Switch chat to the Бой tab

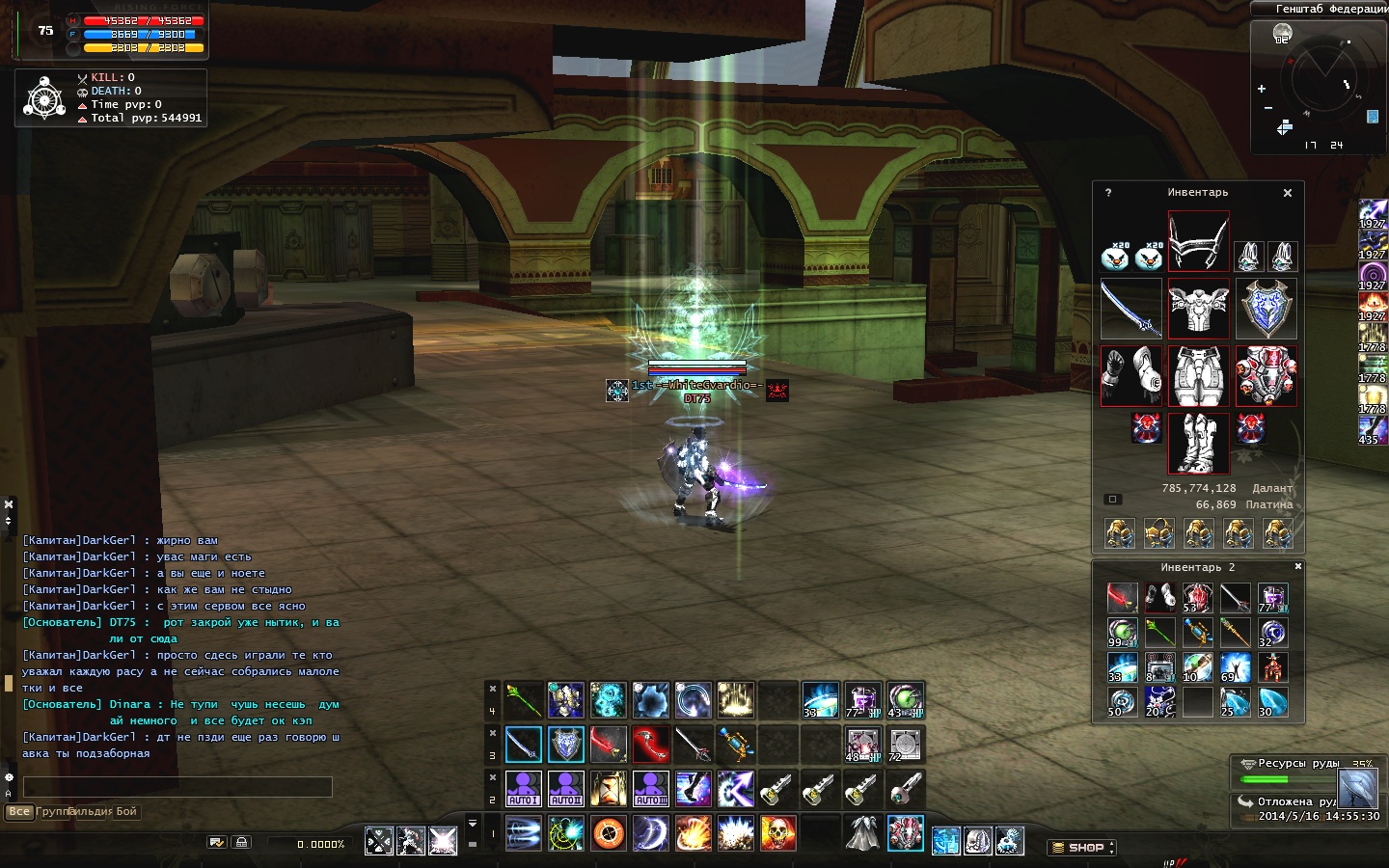[126, 812]
